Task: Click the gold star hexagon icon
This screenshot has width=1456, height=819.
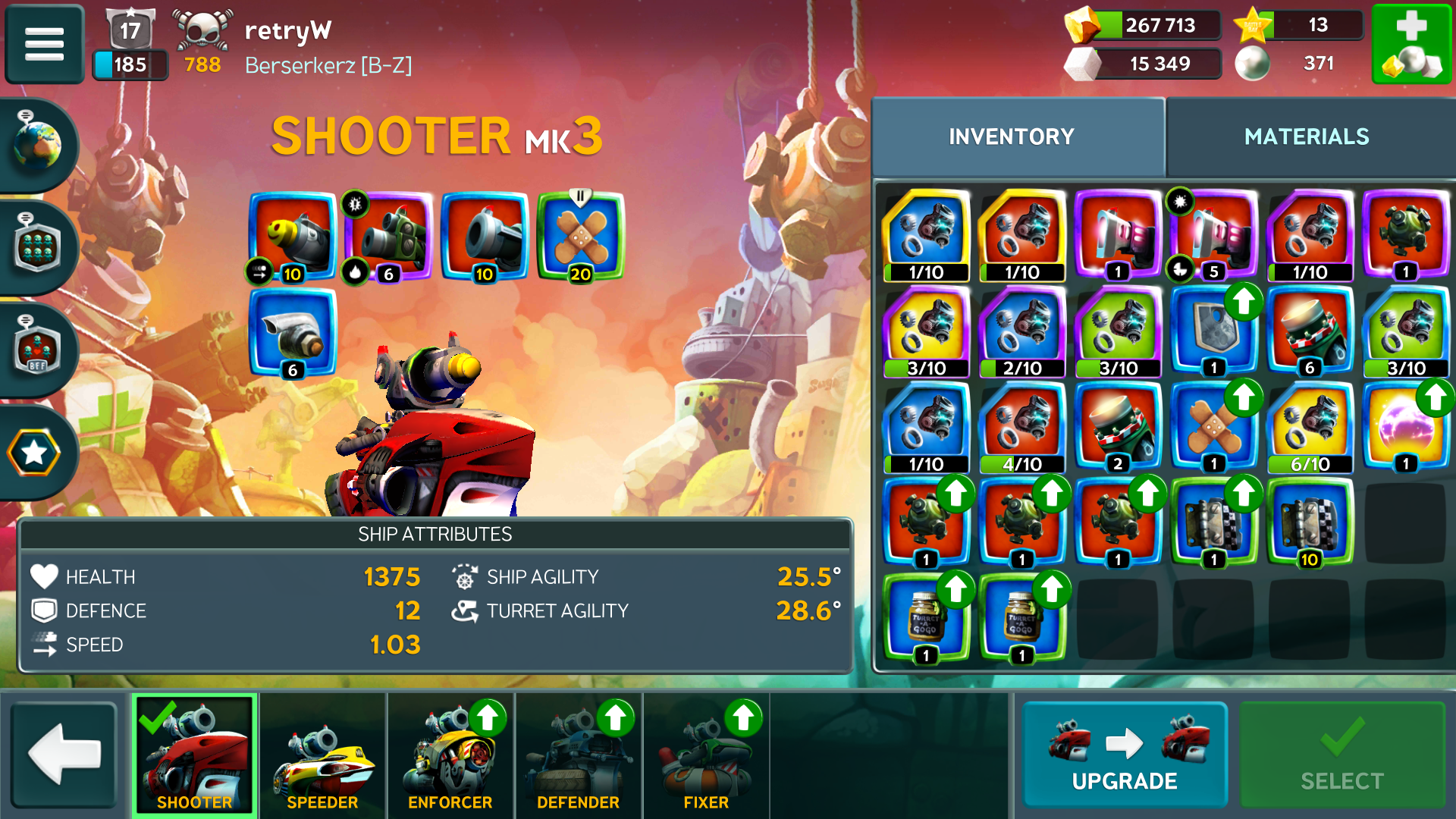Action: (x=34, y=453)
